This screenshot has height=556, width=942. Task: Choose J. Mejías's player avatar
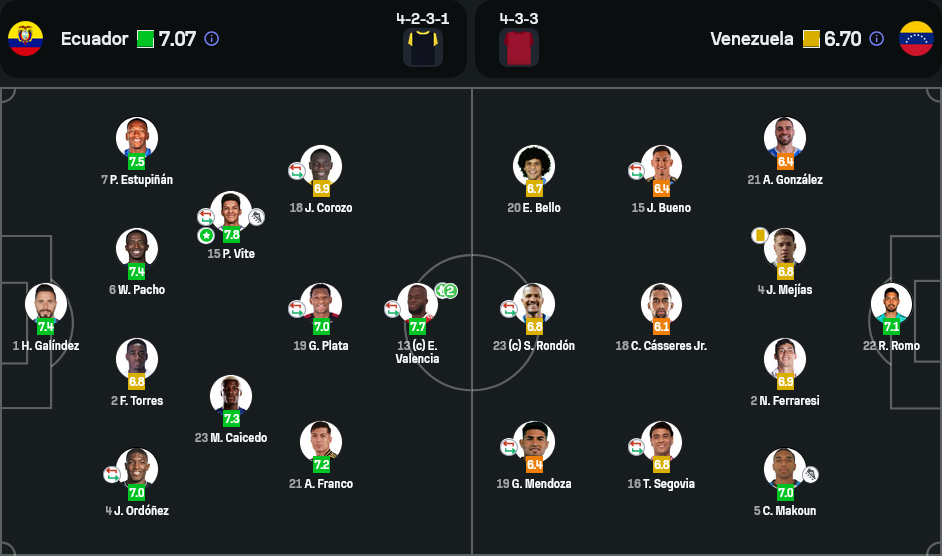click(785, 249)
